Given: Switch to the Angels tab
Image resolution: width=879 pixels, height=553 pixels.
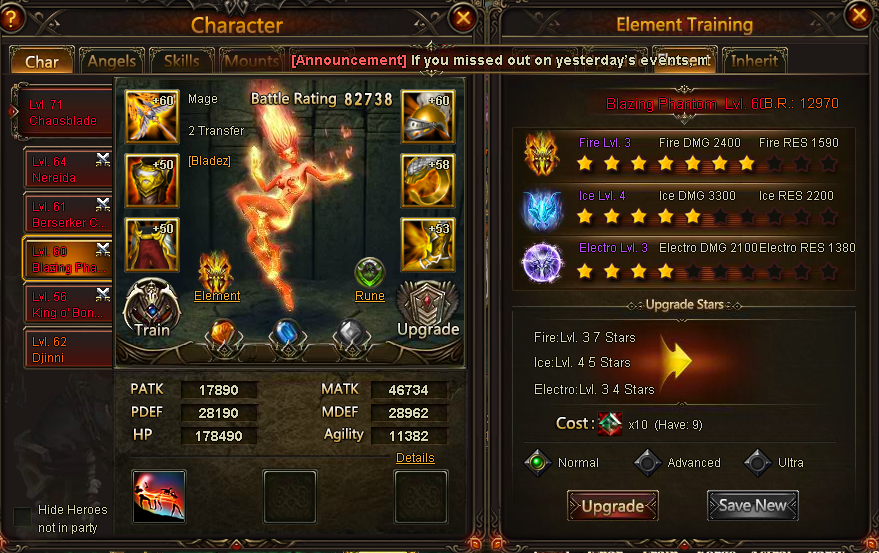Looking at the screenshot, I should click(111, 61).
